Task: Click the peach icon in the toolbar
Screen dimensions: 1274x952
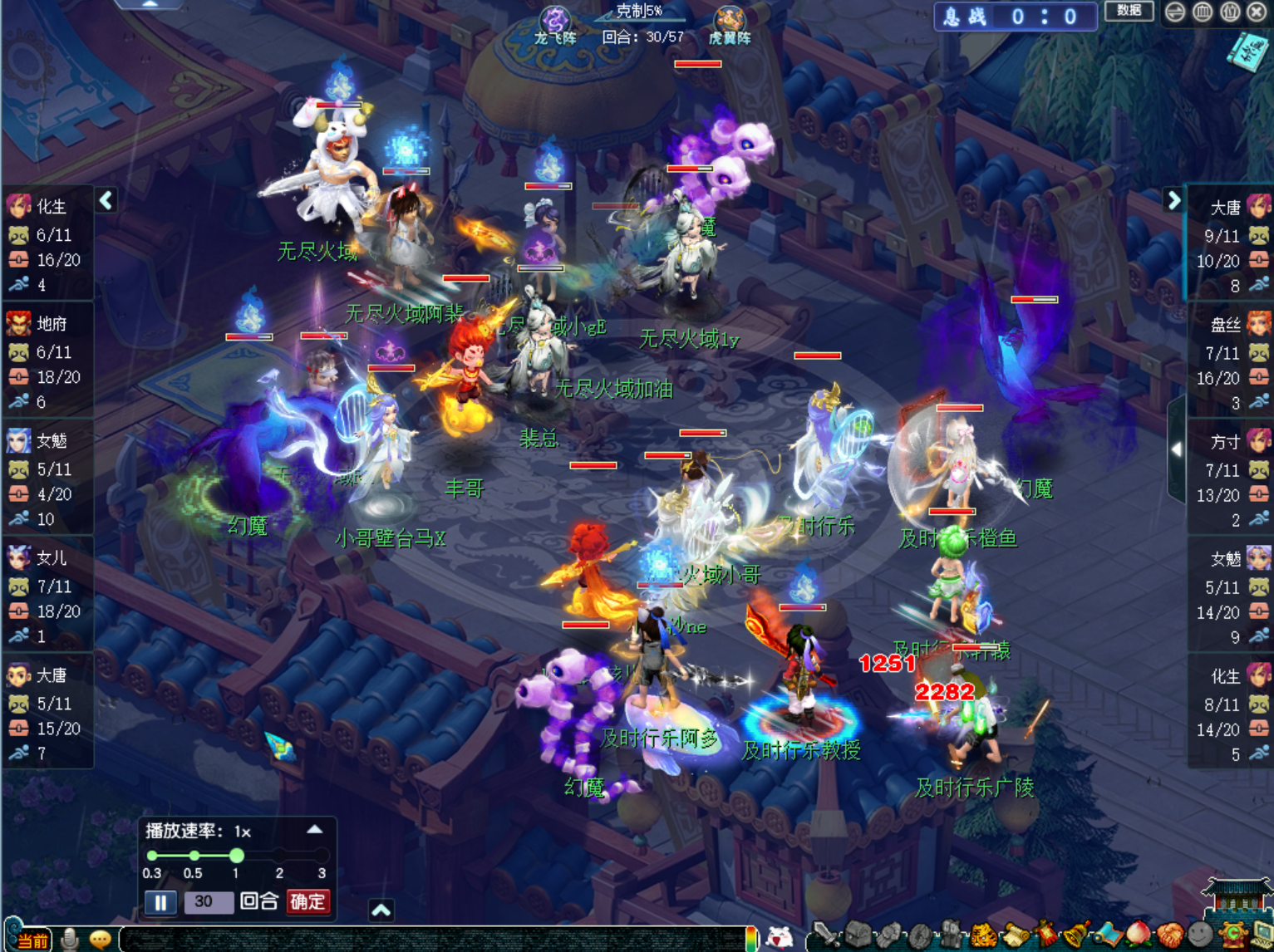Action: [x=1139, y=935]
